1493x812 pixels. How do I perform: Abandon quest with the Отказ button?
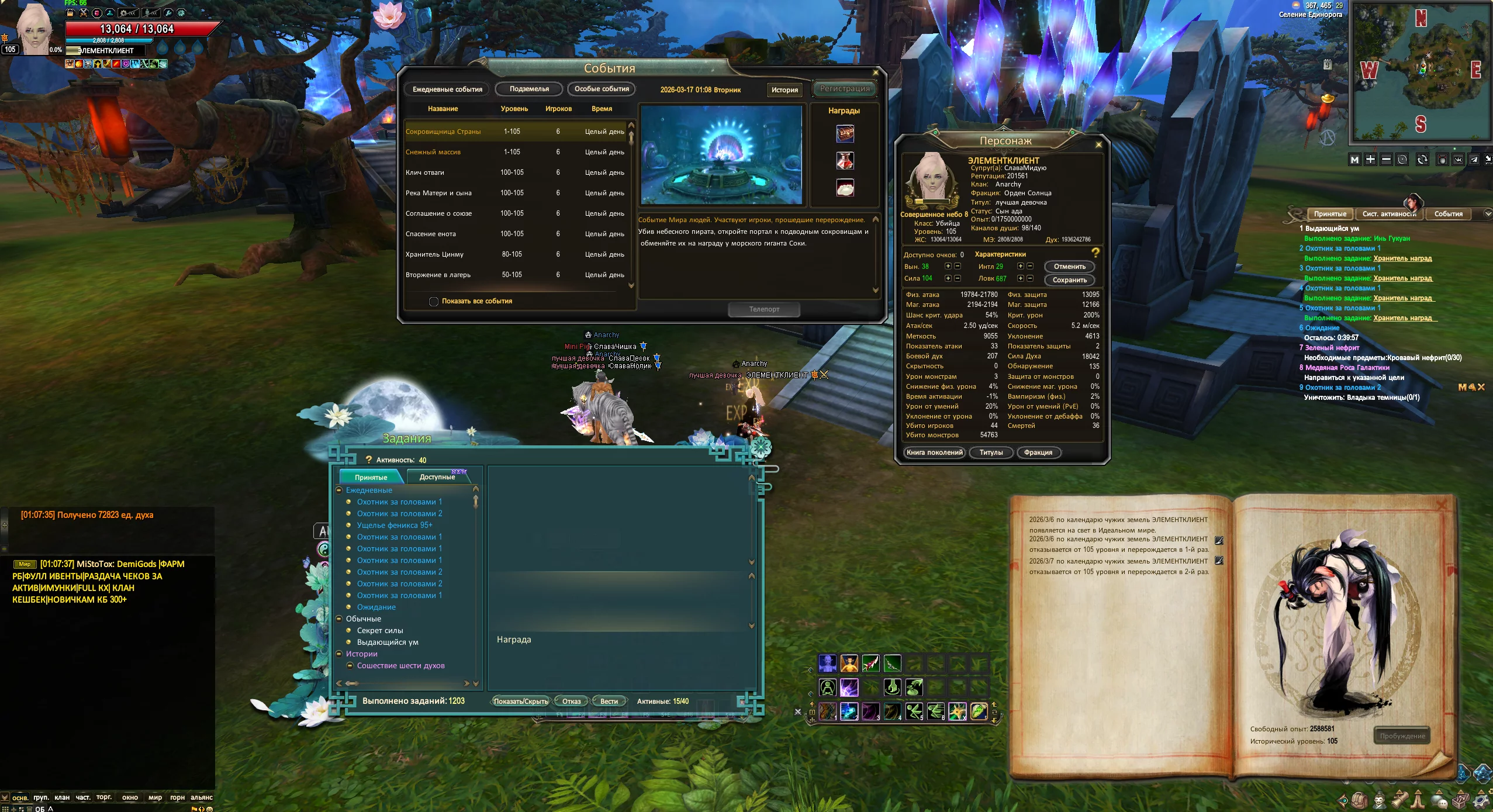click(x=571, y=702)
